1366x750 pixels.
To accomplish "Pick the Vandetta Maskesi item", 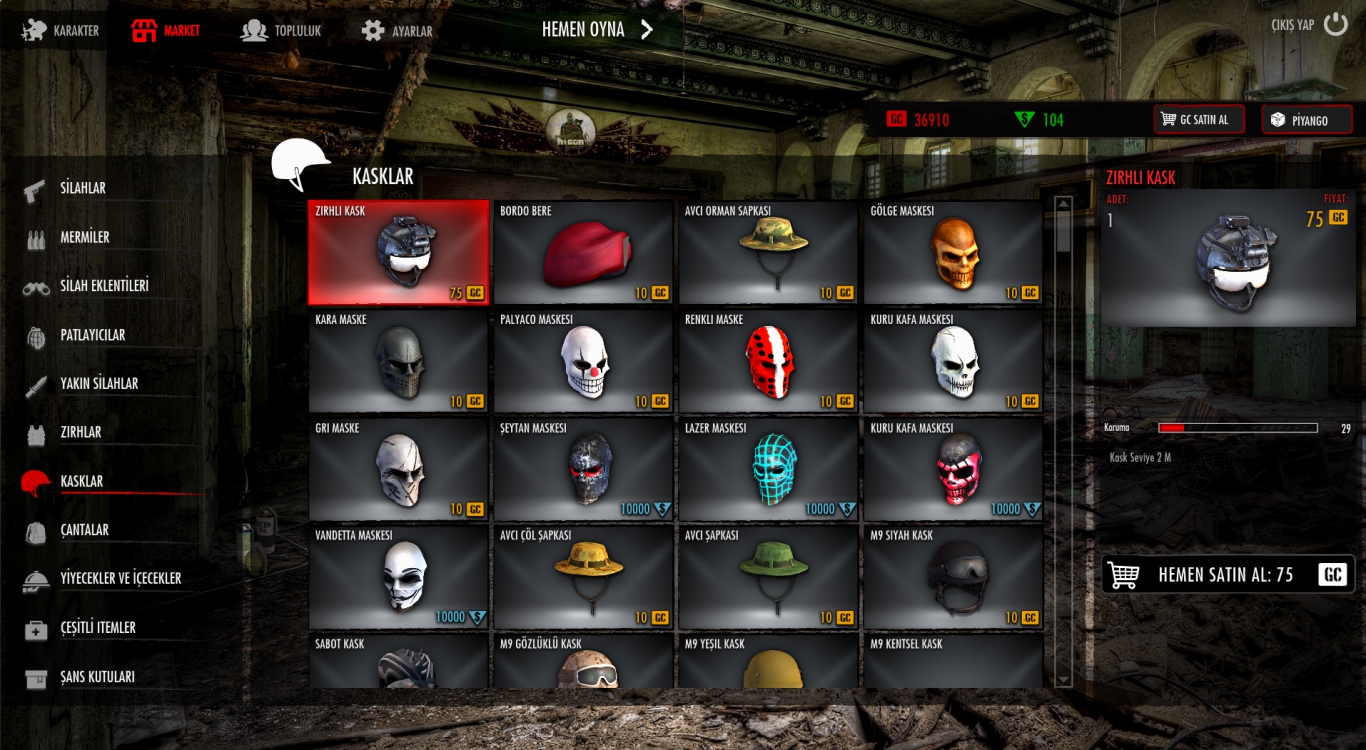I will tap(398, 577).
